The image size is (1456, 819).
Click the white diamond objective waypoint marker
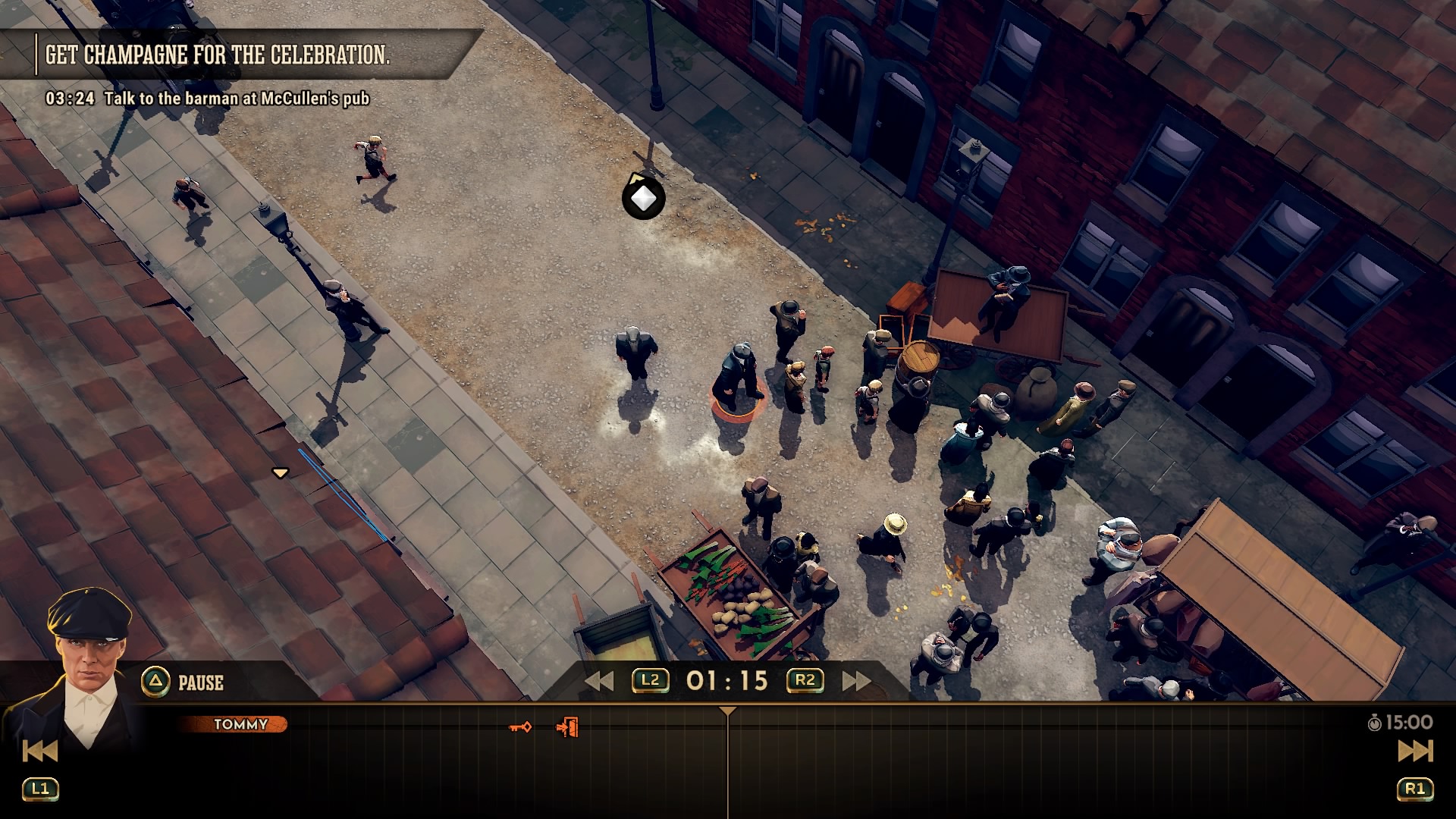[644, 199]
